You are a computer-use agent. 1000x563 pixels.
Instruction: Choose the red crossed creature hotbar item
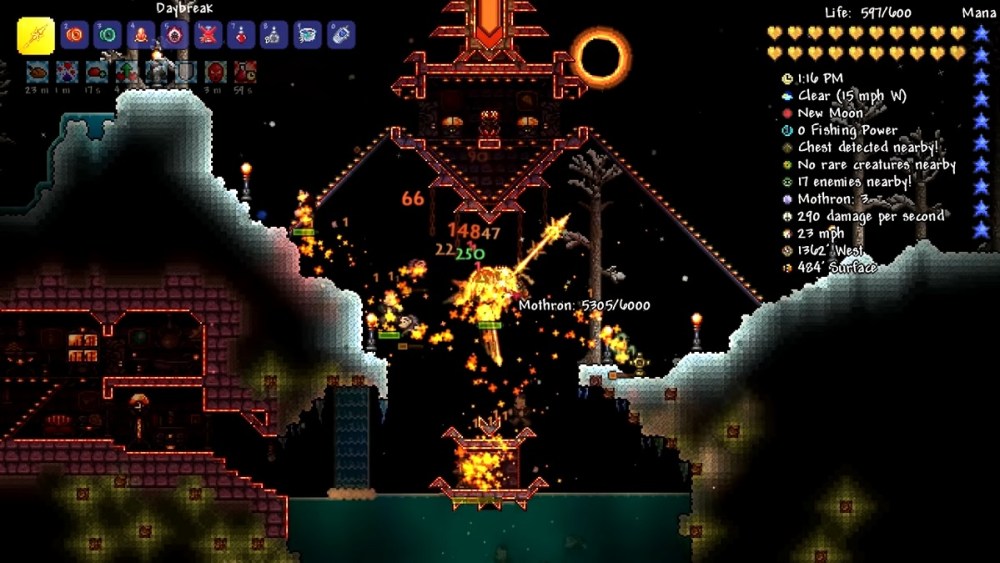(x=208, y=36)
